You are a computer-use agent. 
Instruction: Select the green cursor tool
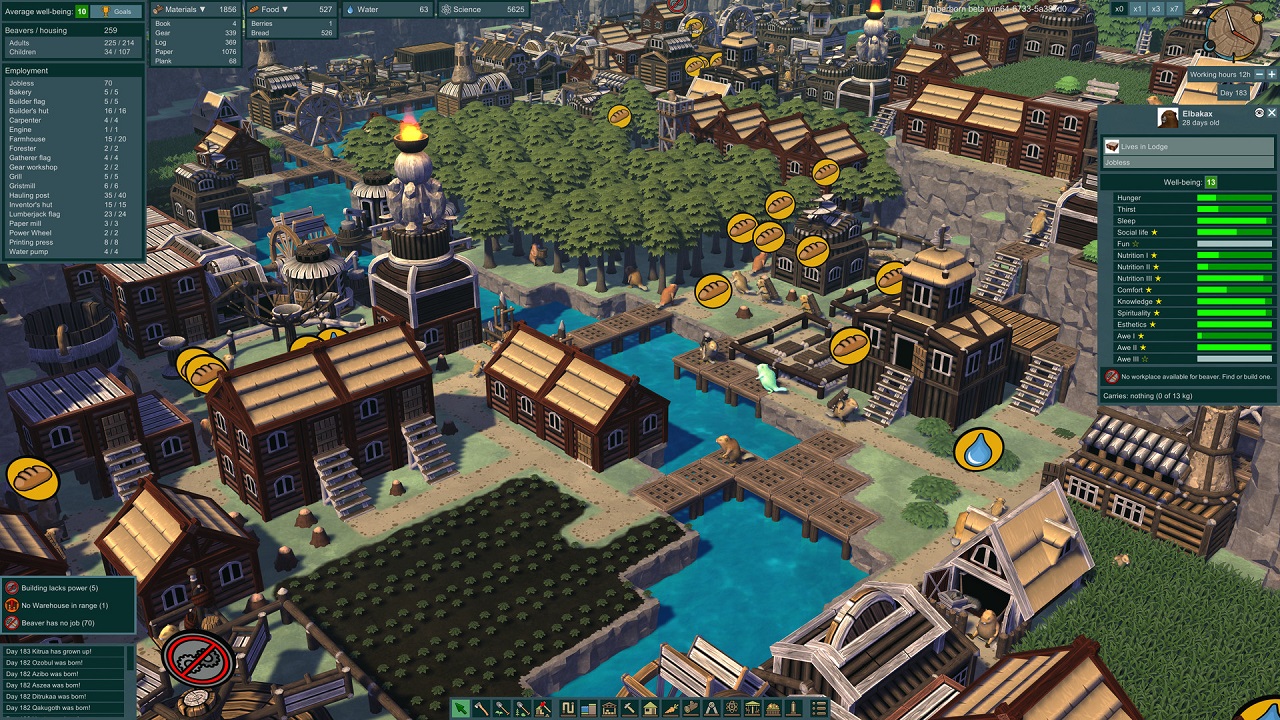click(460, 709)
